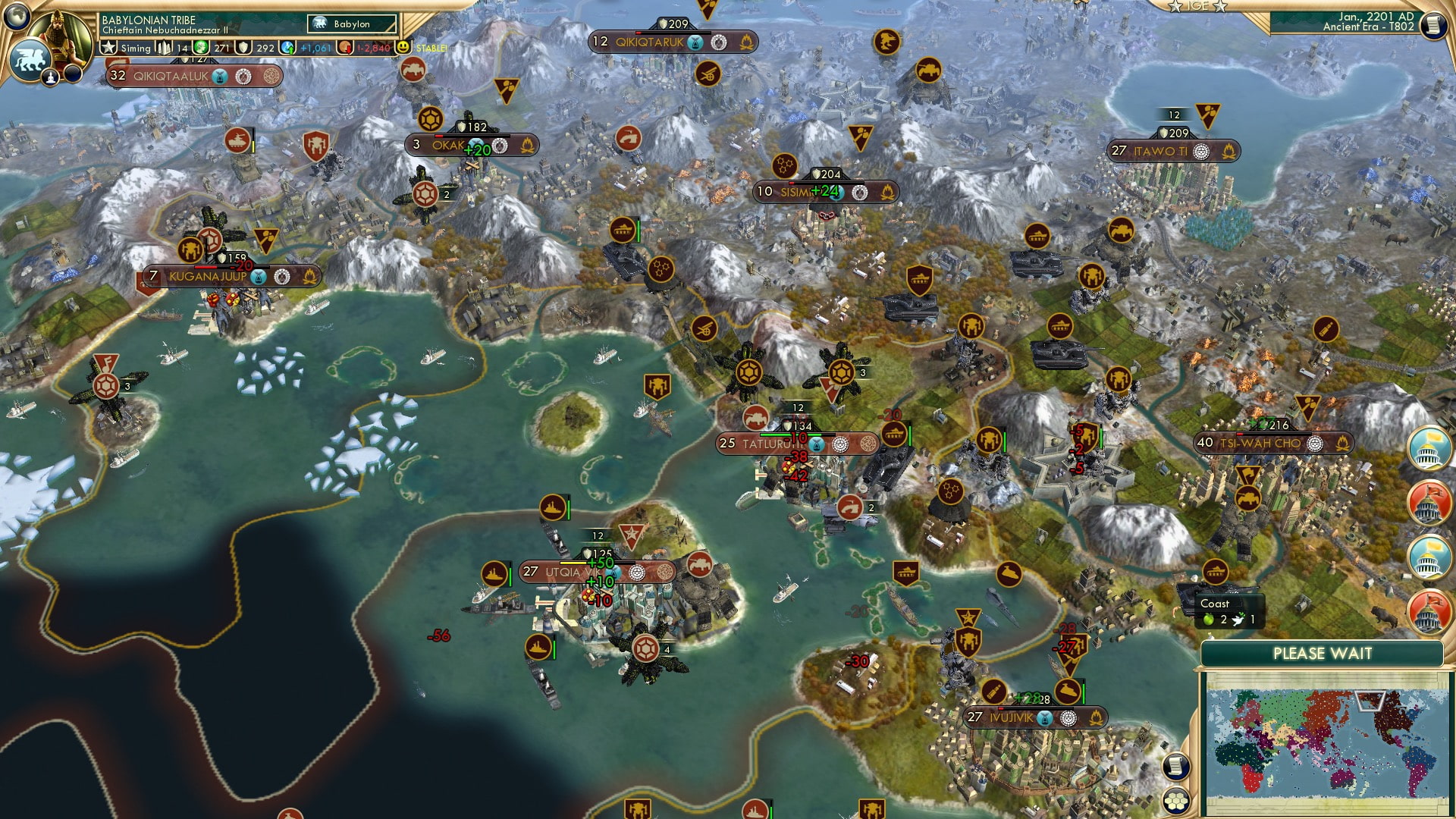This screenshot has height=819, width=1456.
Task: Click the city count buildings icon
Action: [165, 47]
